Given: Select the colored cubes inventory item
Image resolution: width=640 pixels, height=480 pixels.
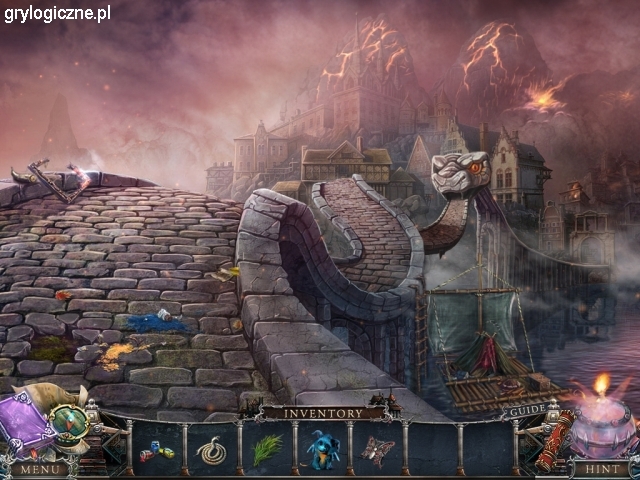Looking at the screenshot, I should click(x=156, y=452).
